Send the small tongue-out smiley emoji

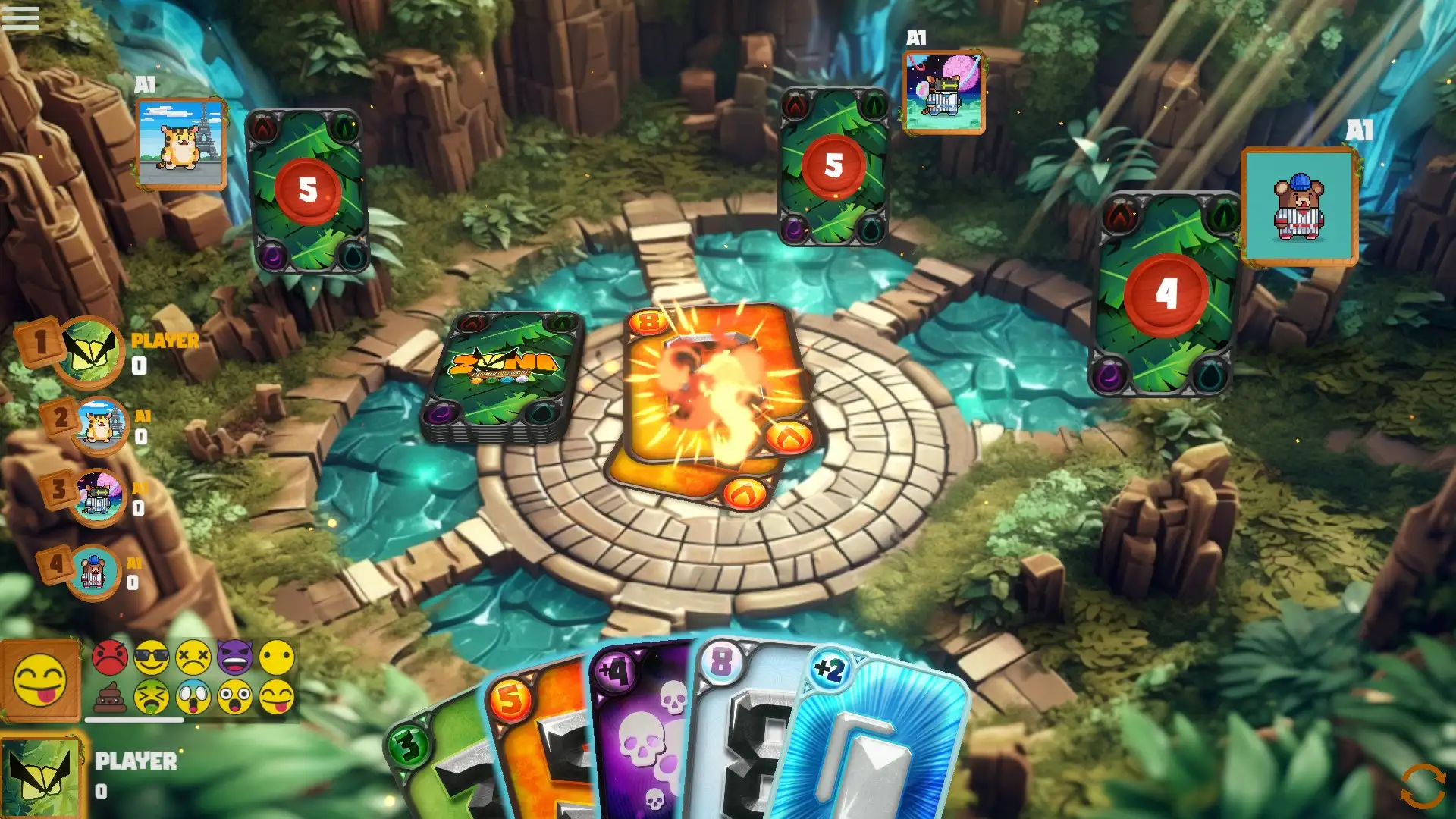coord(277,697)
